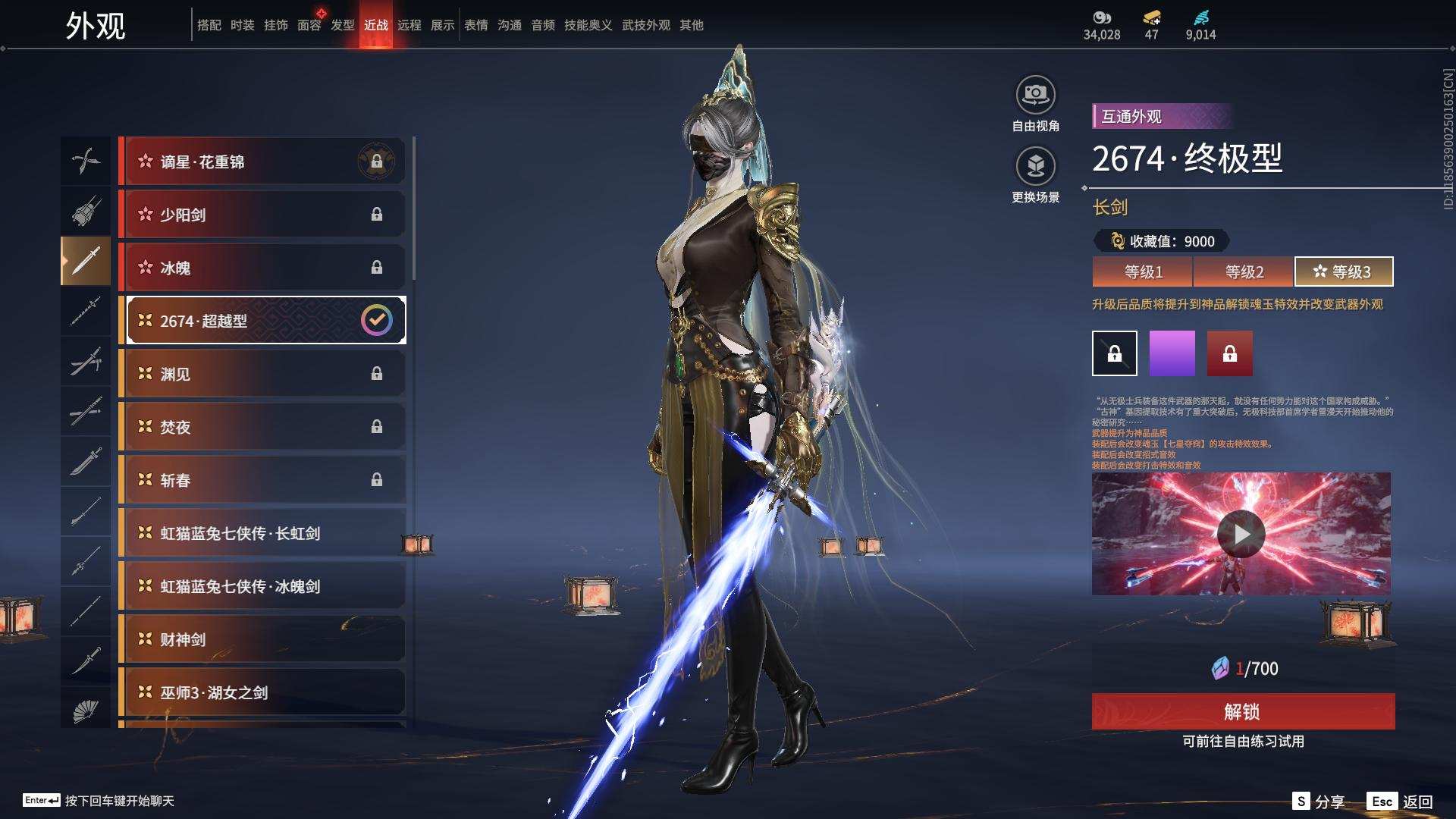Switch to 等级1 level tab

(x=1143, y=271)
